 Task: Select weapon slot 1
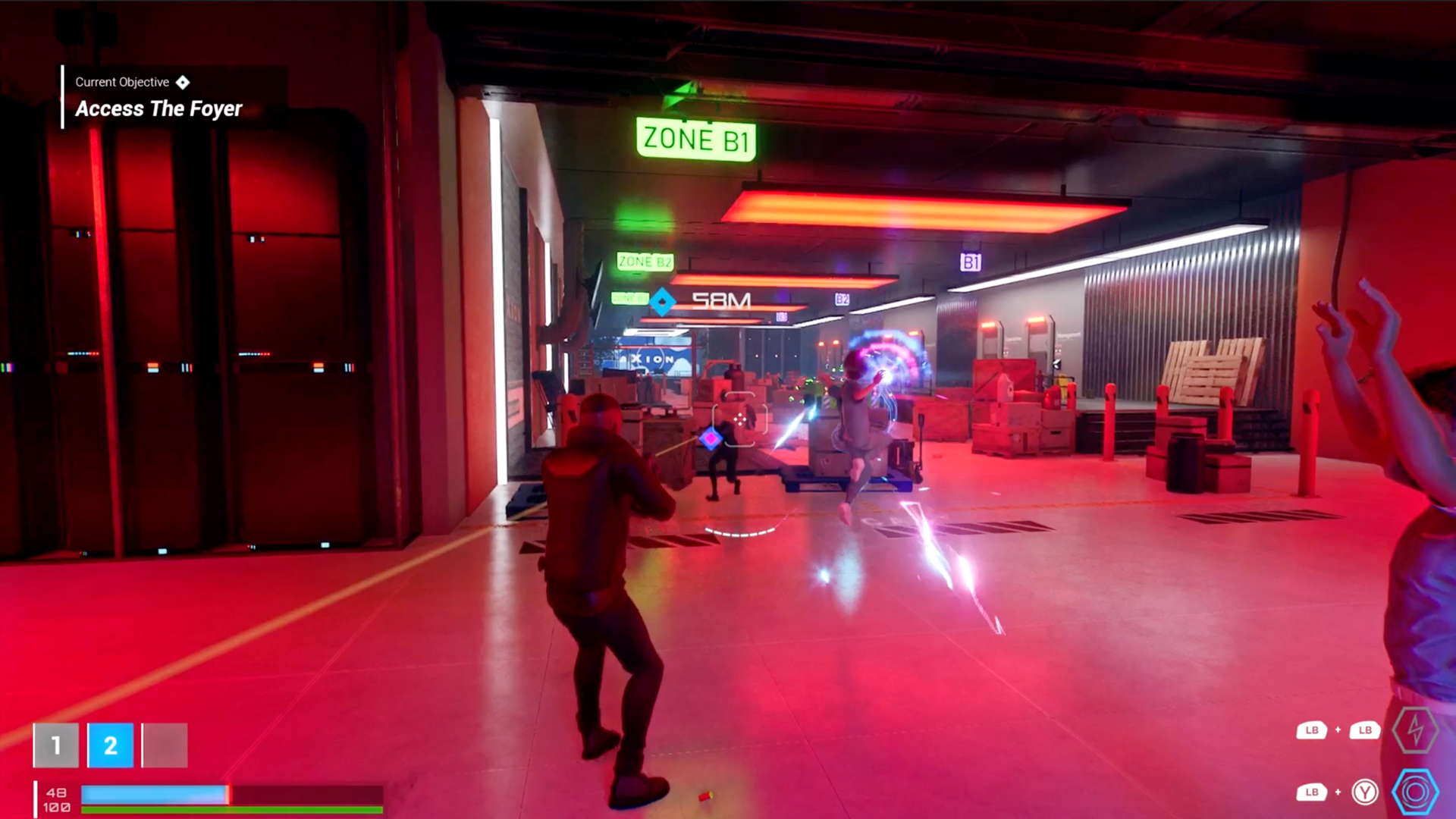[56, 745]
